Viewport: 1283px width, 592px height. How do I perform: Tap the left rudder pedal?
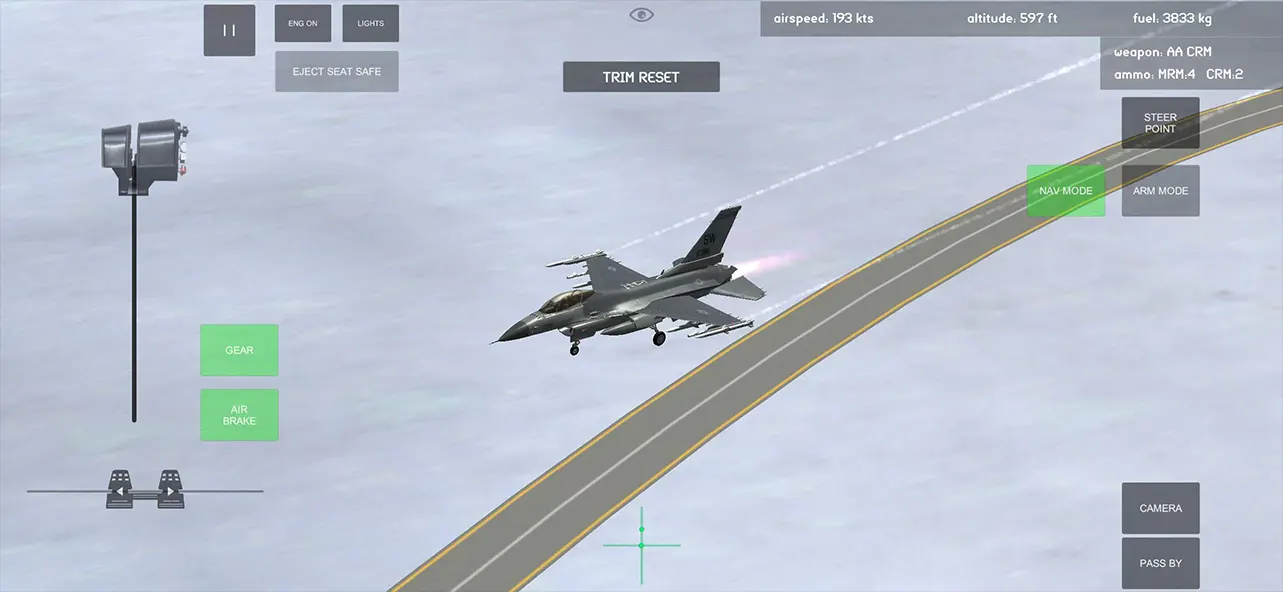[120, 489]
